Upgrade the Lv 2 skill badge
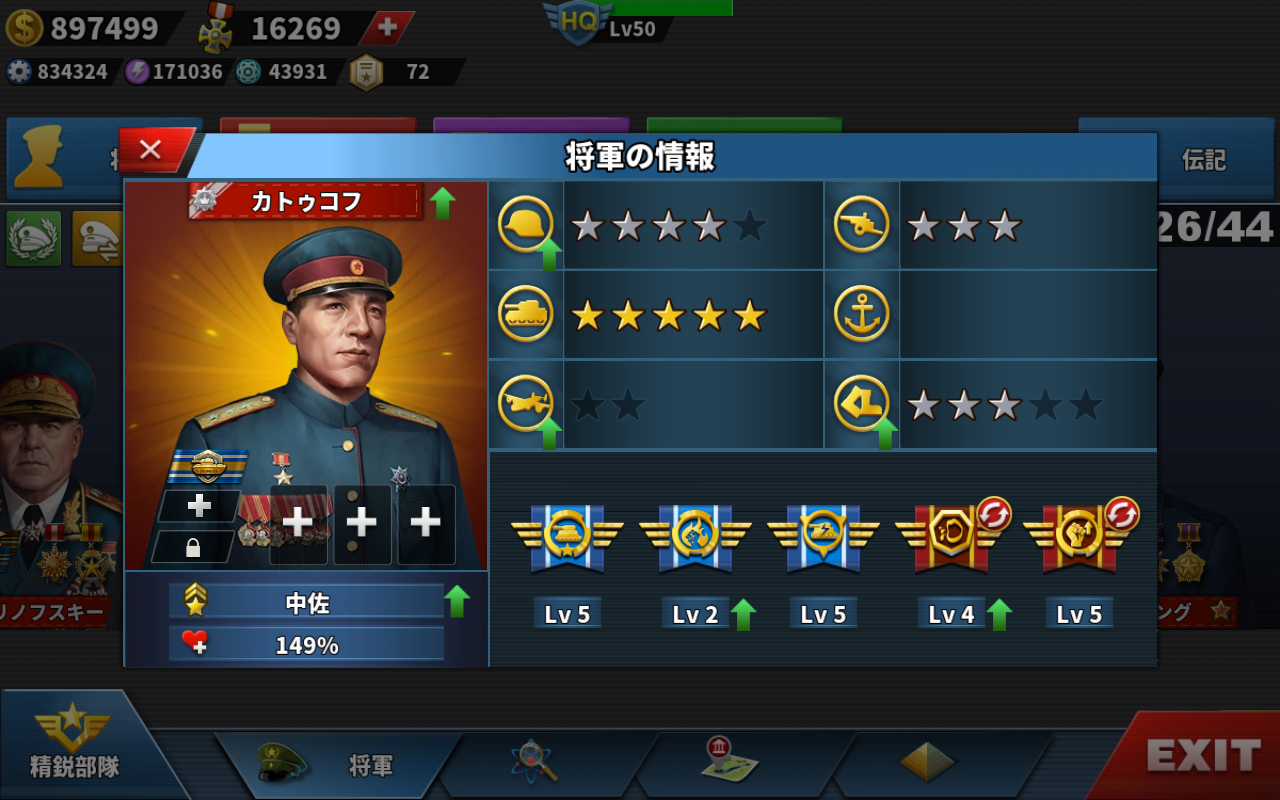The width and height of the screenshot is (1280, 800). pyautogui.click(x=743, y=614)
